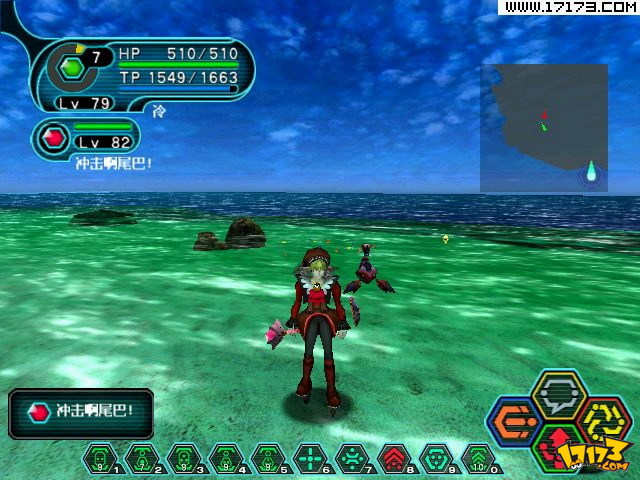Activate the hotbar slot numbered 5
This screenshot has width=640, height=480.
[267, 458]
